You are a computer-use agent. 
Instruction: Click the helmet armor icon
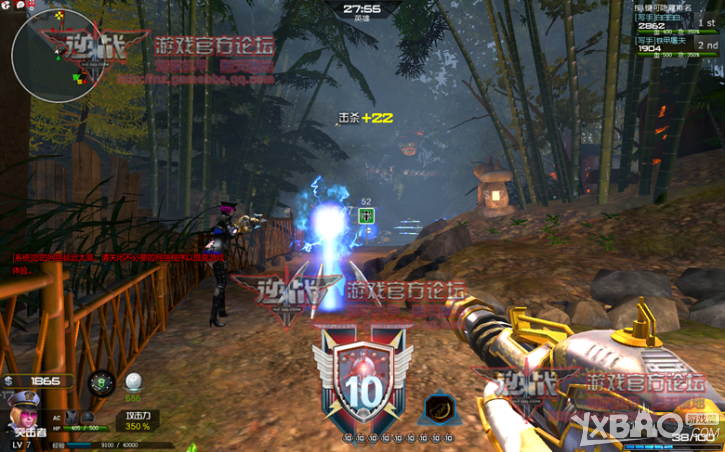pyautogui.click(x=88, y=416)
